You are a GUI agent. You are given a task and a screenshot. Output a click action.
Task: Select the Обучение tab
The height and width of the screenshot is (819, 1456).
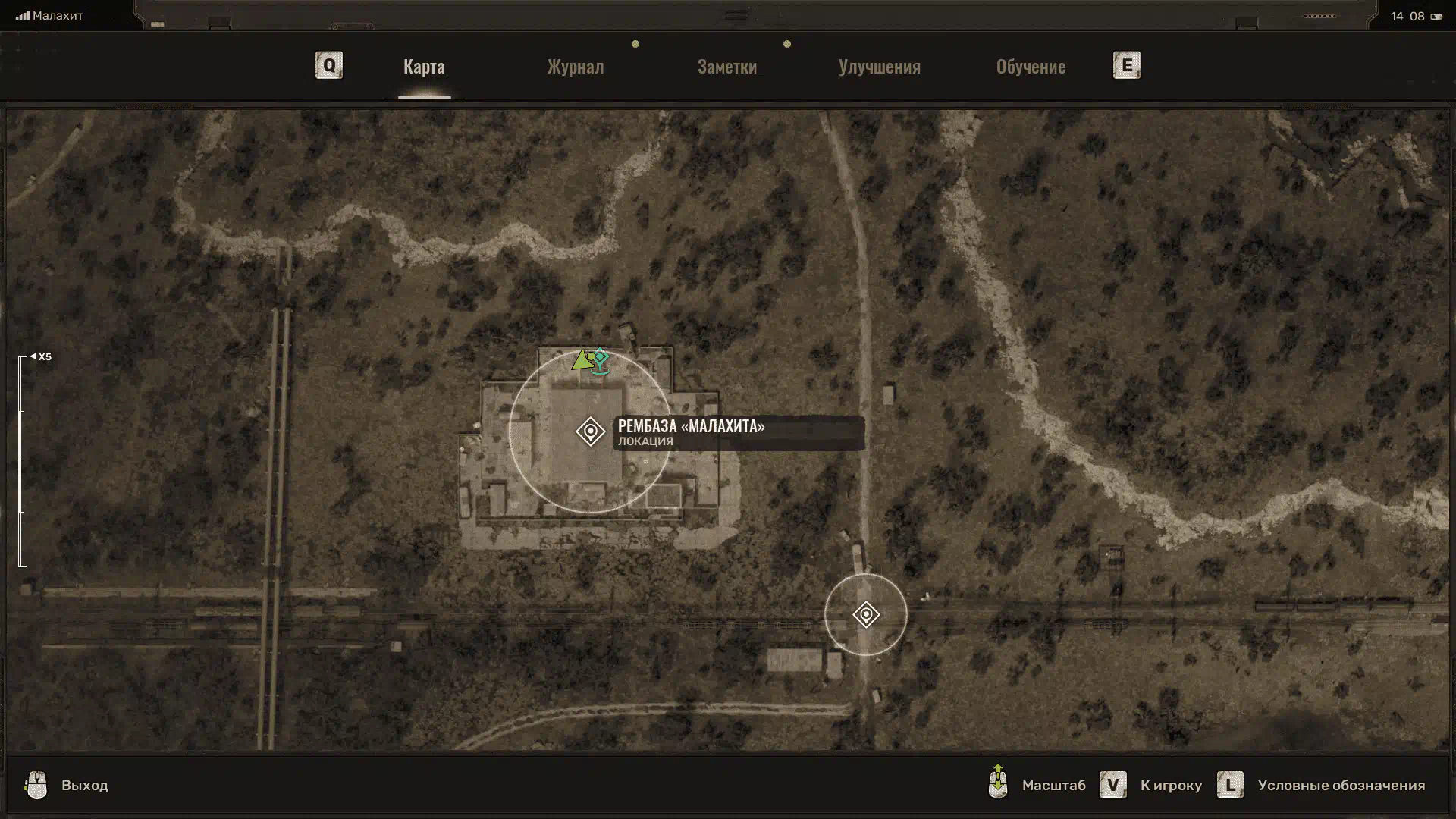click(x=1031, y=67)
